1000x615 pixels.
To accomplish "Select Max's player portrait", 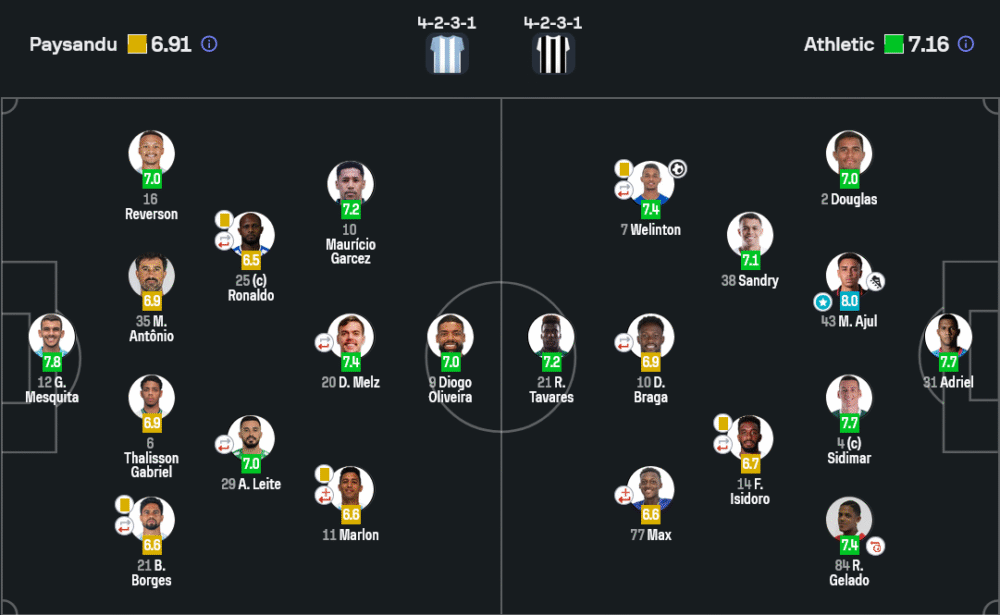I will (x=651, y=489).
